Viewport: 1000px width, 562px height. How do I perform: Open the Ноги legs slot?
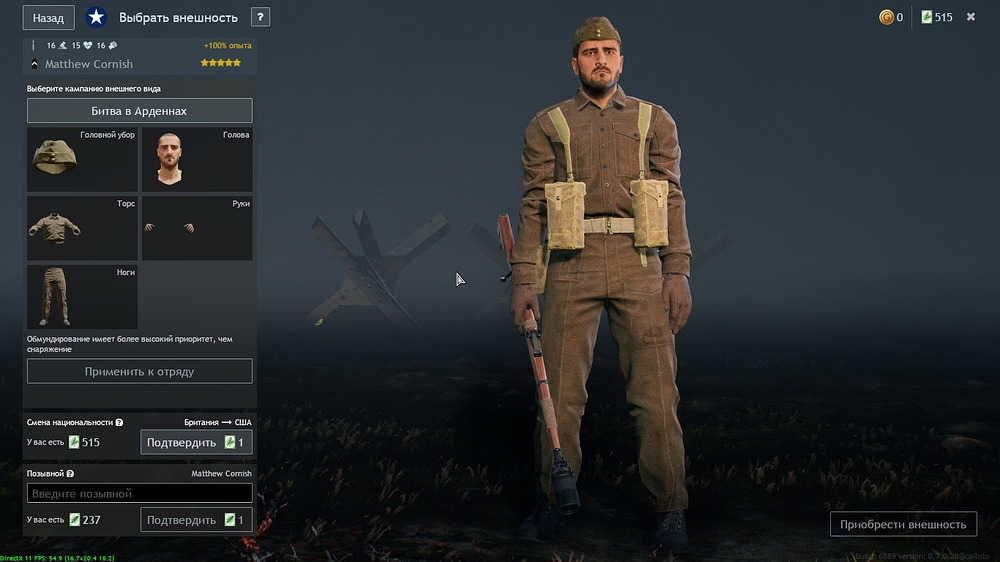point(82,297)
